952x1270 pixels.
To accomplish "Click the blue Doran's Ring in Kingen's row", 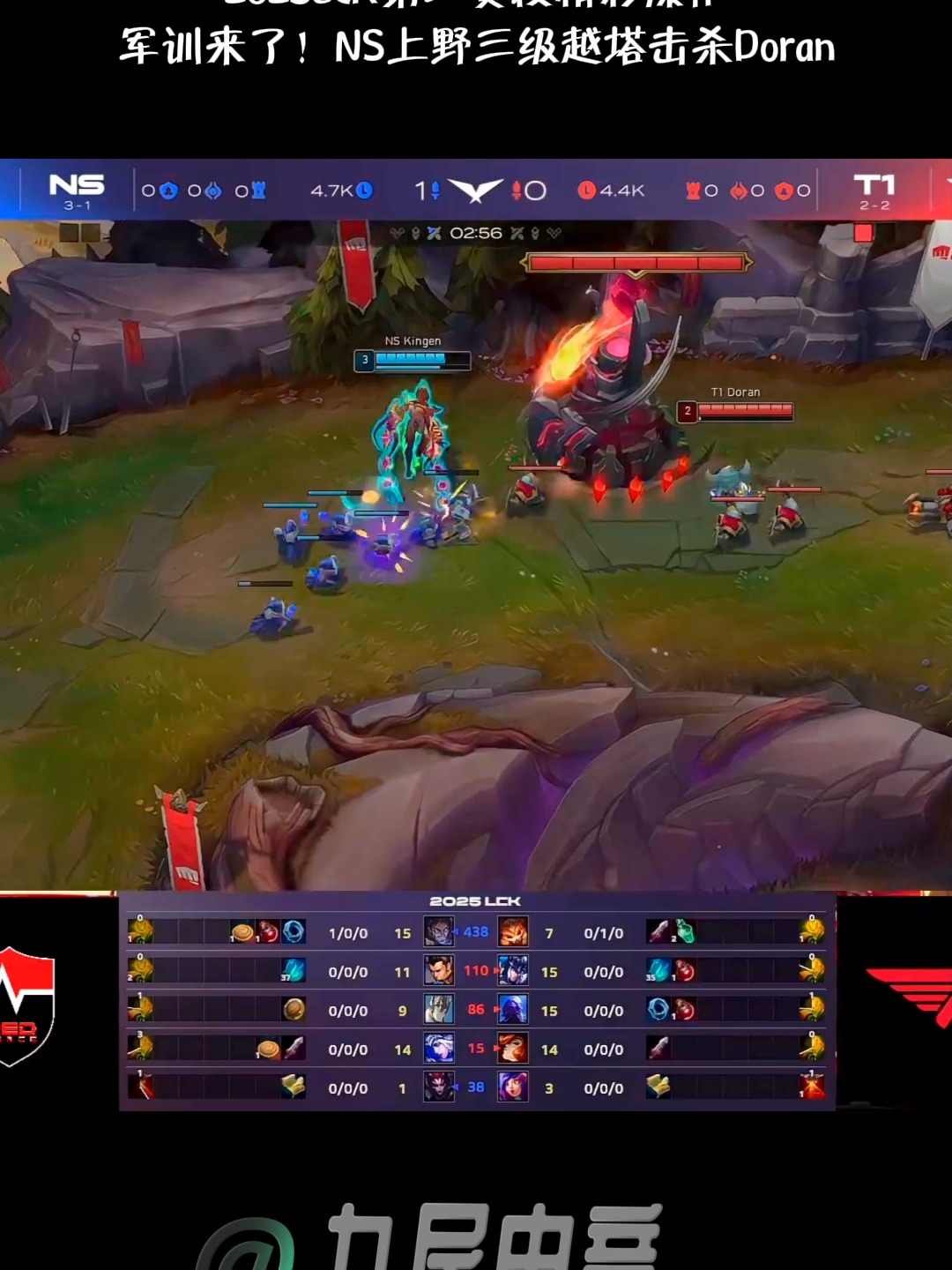I will [294, 932].
